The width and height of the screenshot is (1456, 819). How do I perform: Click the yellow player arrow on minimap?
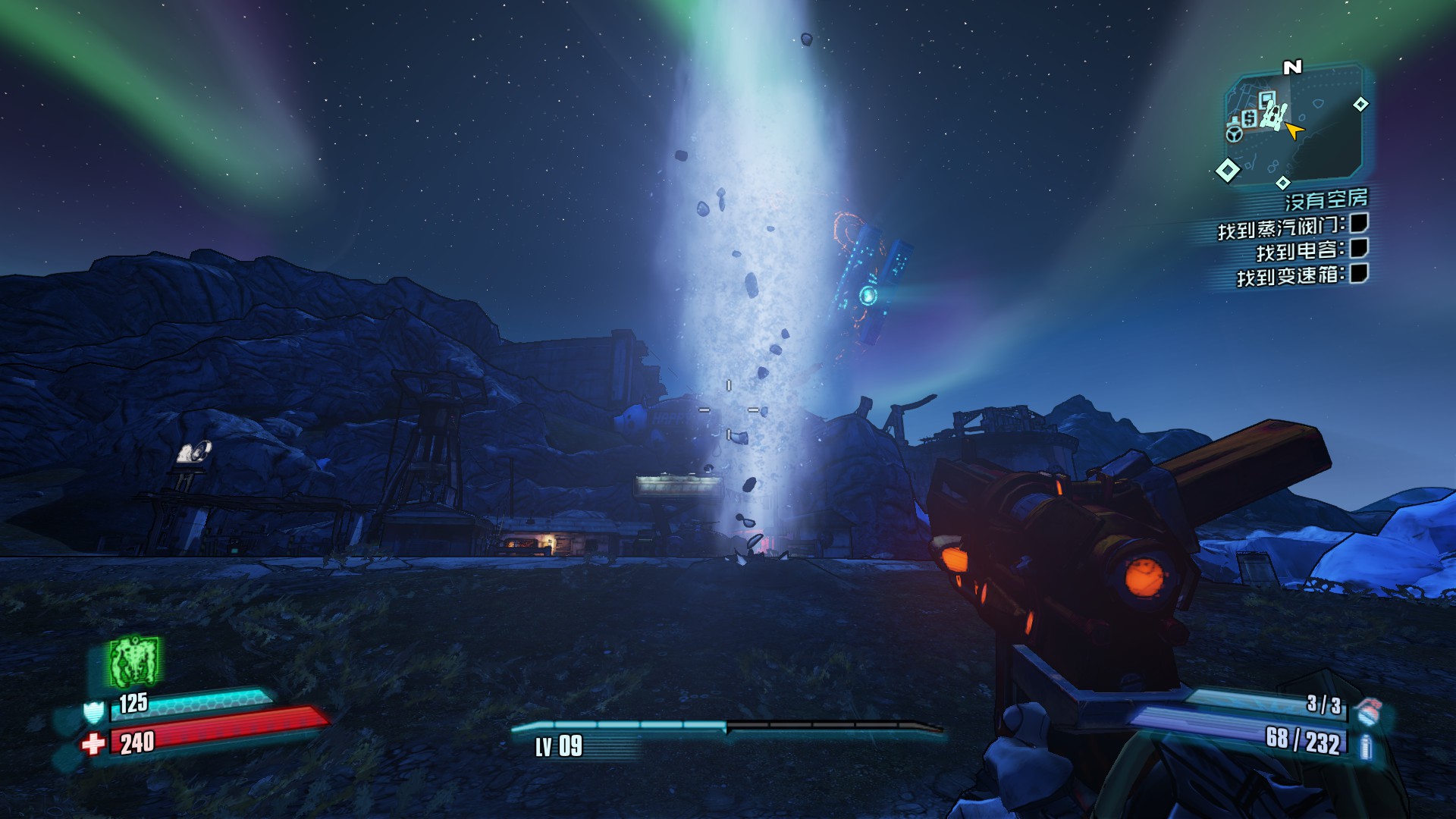1294,131
